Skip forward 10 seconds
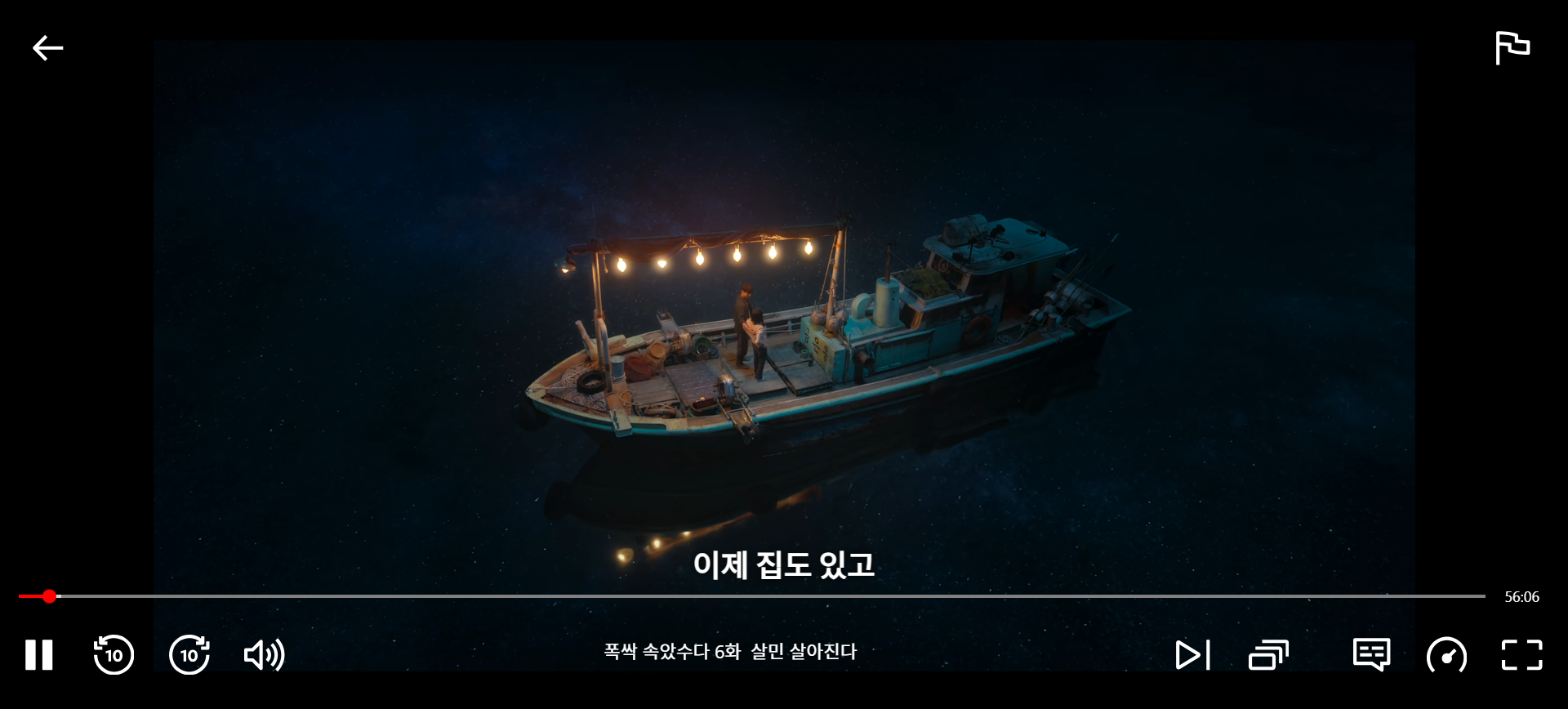The height and width of the screenshot is (709, 1568). 189,655
